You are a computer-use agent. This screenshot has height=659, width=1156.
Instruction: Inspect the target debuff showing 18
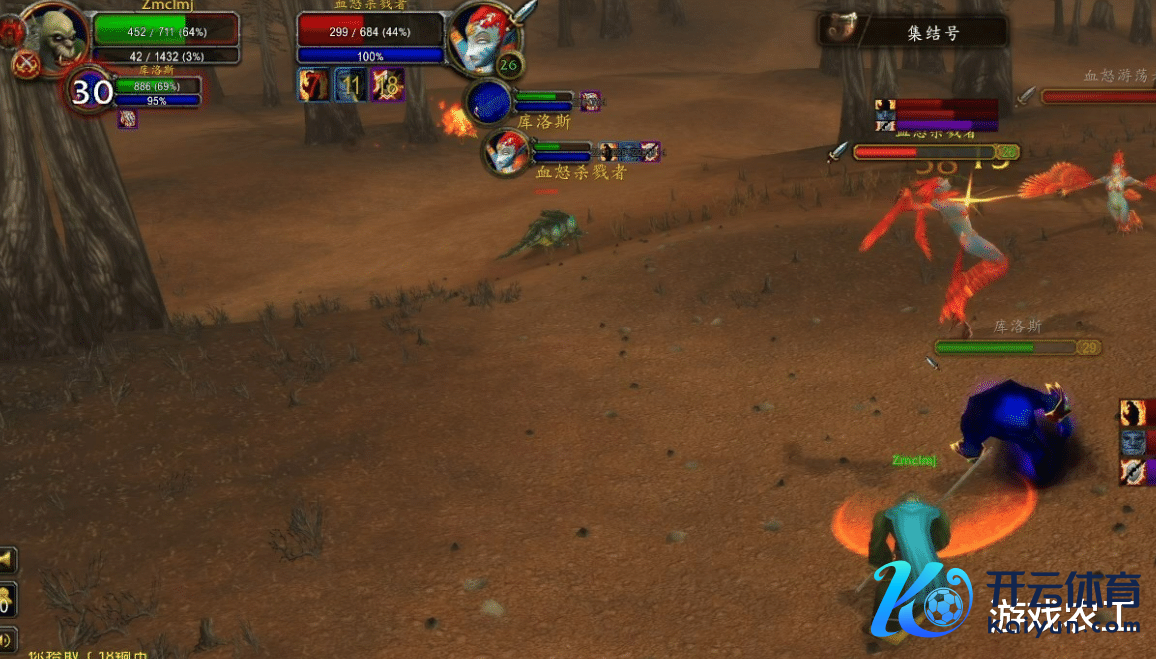(x=387, y=85)
